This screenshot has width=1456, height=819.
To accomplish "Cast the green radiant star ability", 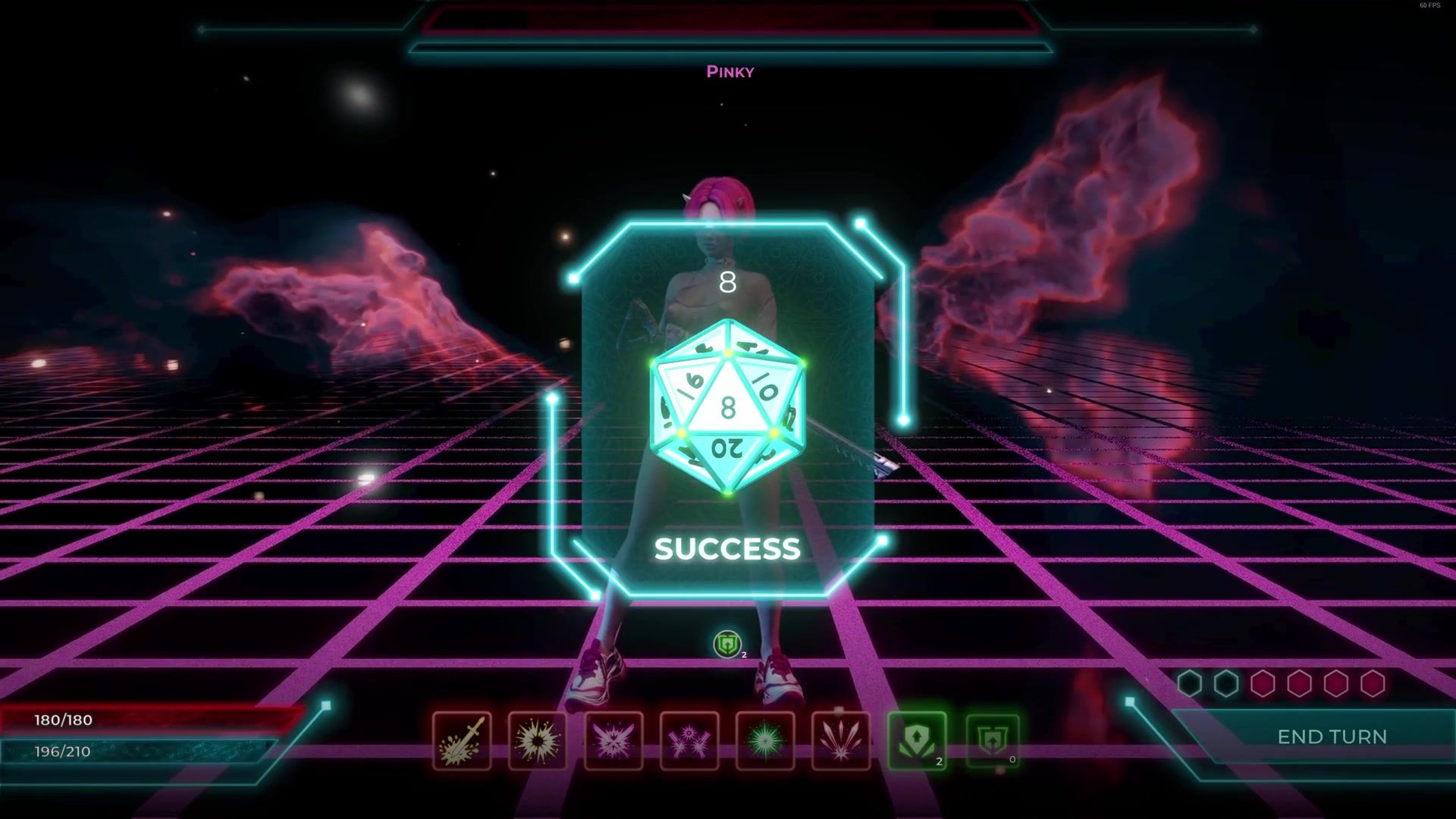I will point(765,741).
